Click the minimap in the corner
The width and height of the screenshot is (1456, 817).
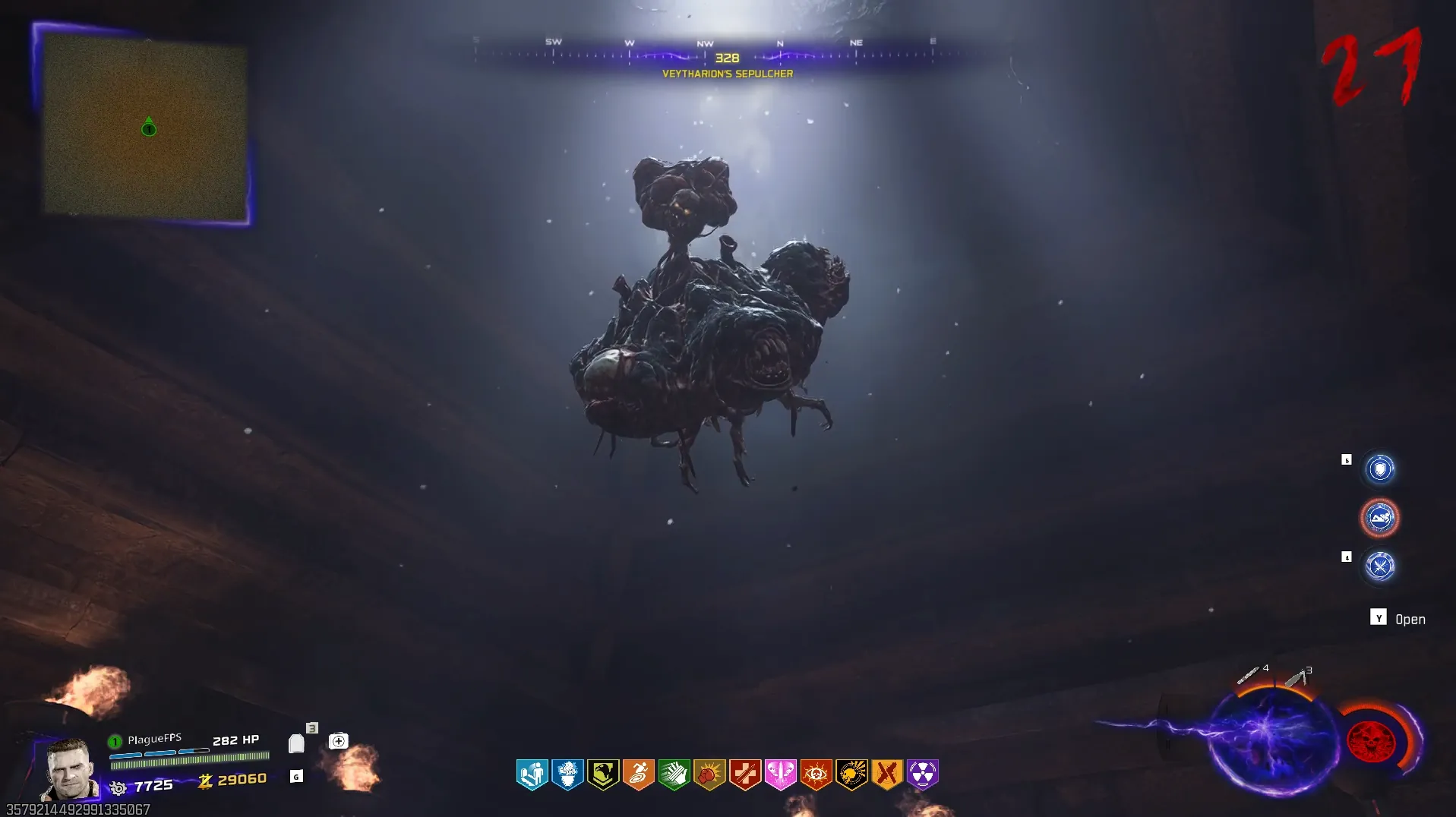[x=144, y=126]
